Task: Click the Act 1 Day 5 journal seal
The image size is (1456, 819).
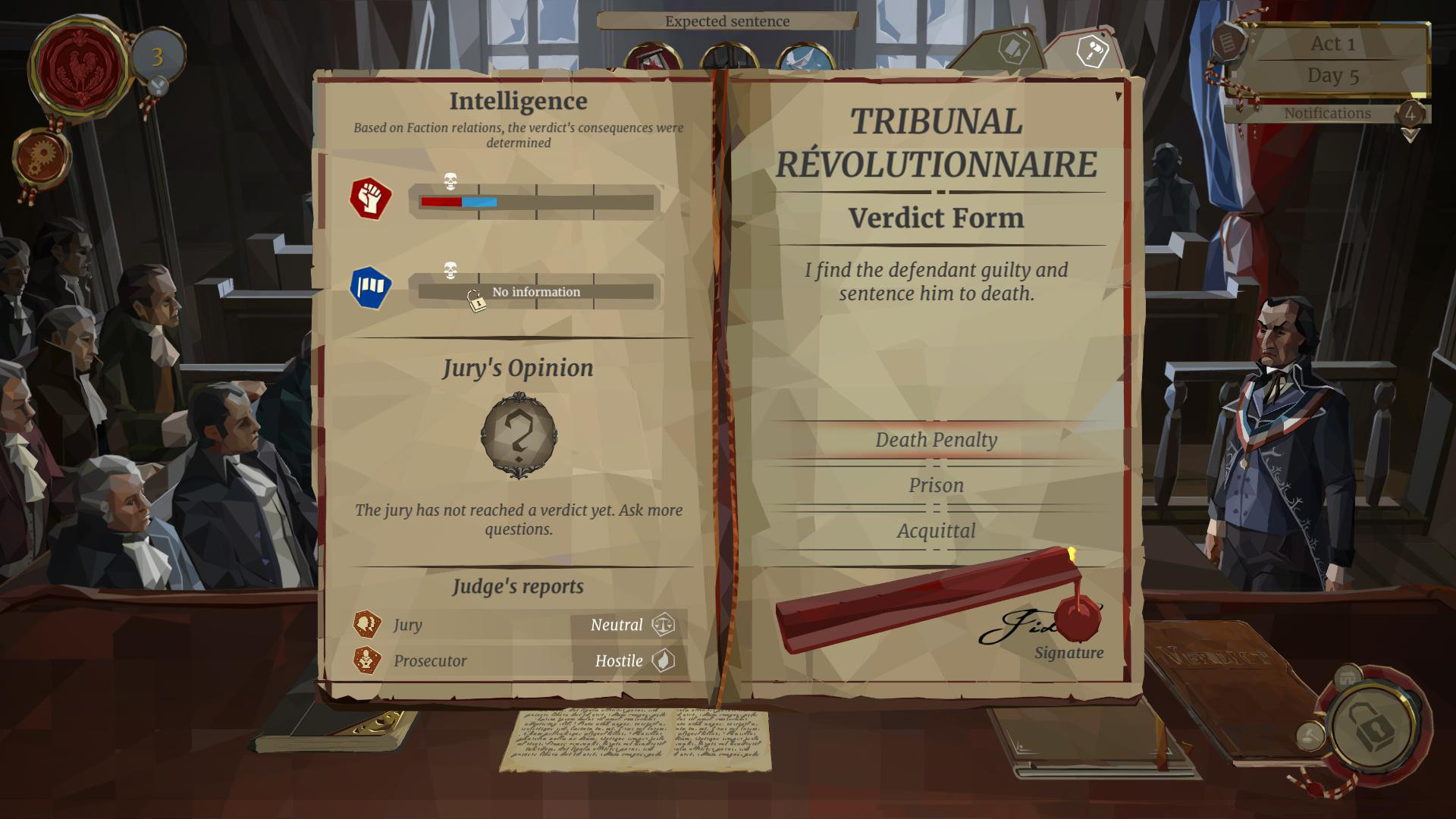Action: coord(1228,41)
